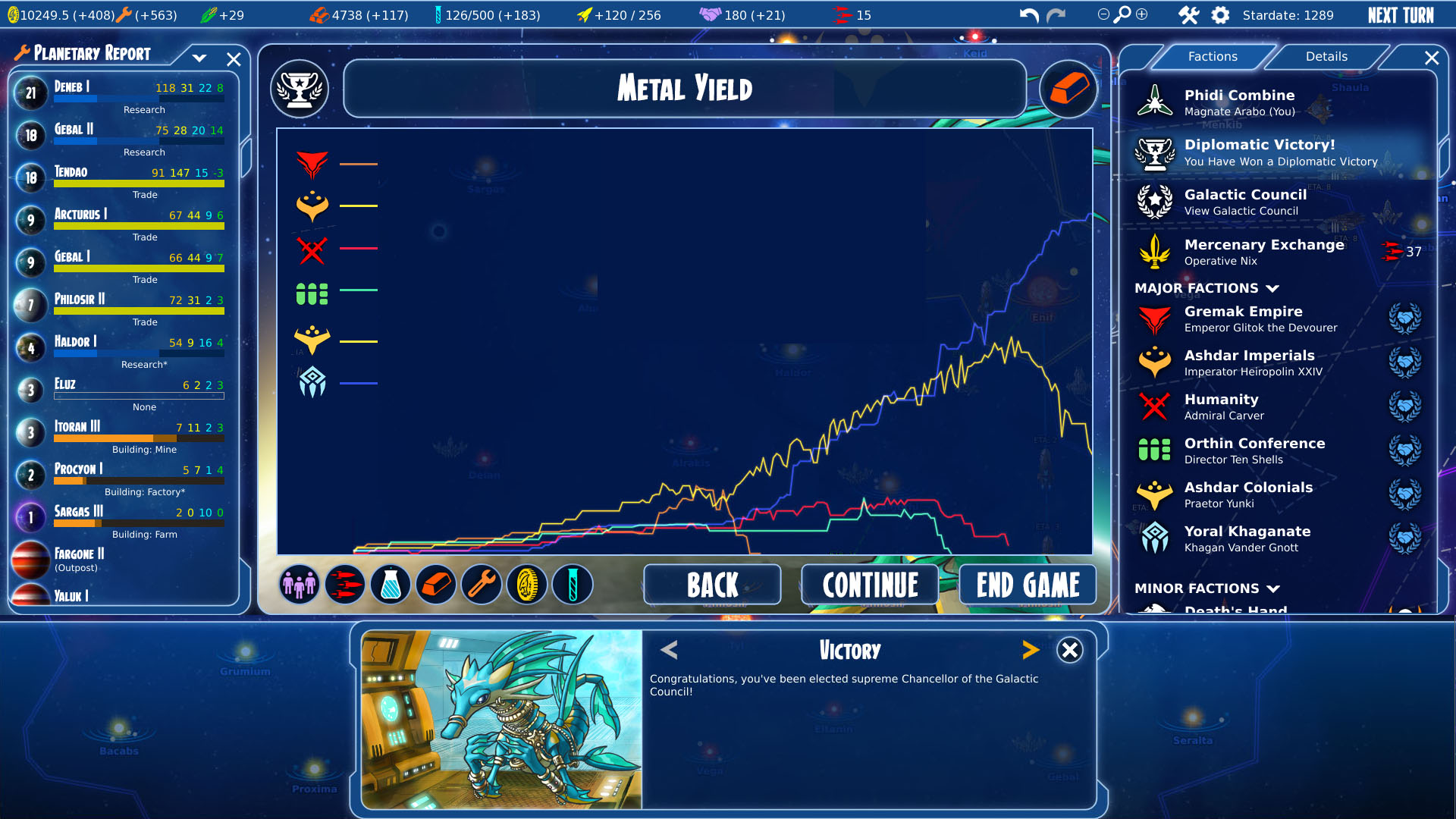
Task: Collapse the MAJOR FACTIONS section
Action: coord(1274,288)
